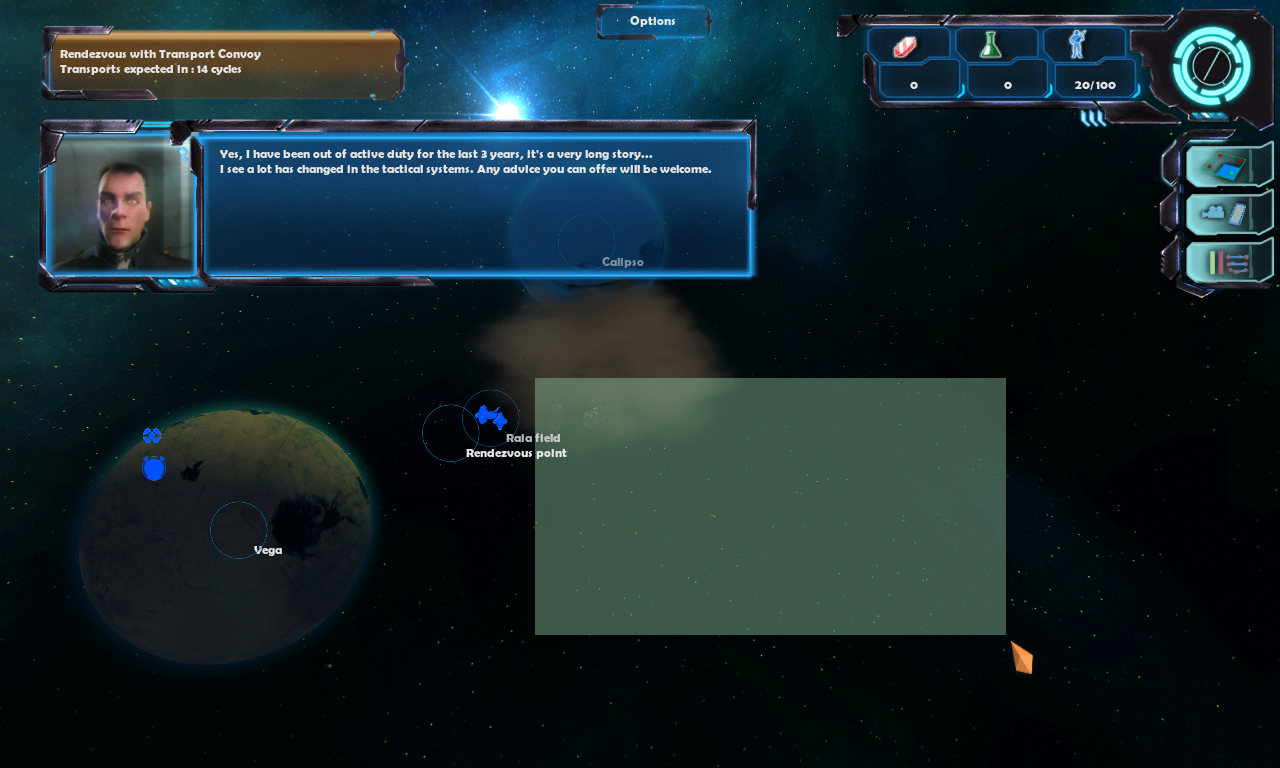The height and width of the screenshot is (768, 1280).
Task: Click the commander portrait in the dialogue
Action: [121, 207]
